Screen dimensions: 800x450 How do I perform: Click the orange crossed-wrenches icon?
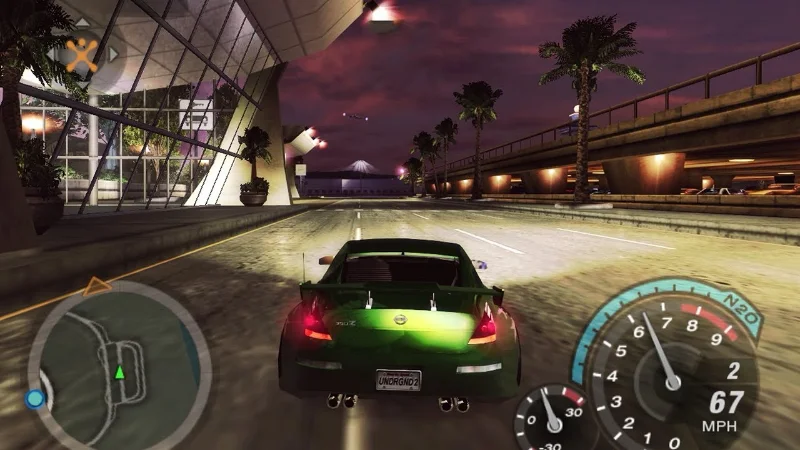click(x=82, y=53)
